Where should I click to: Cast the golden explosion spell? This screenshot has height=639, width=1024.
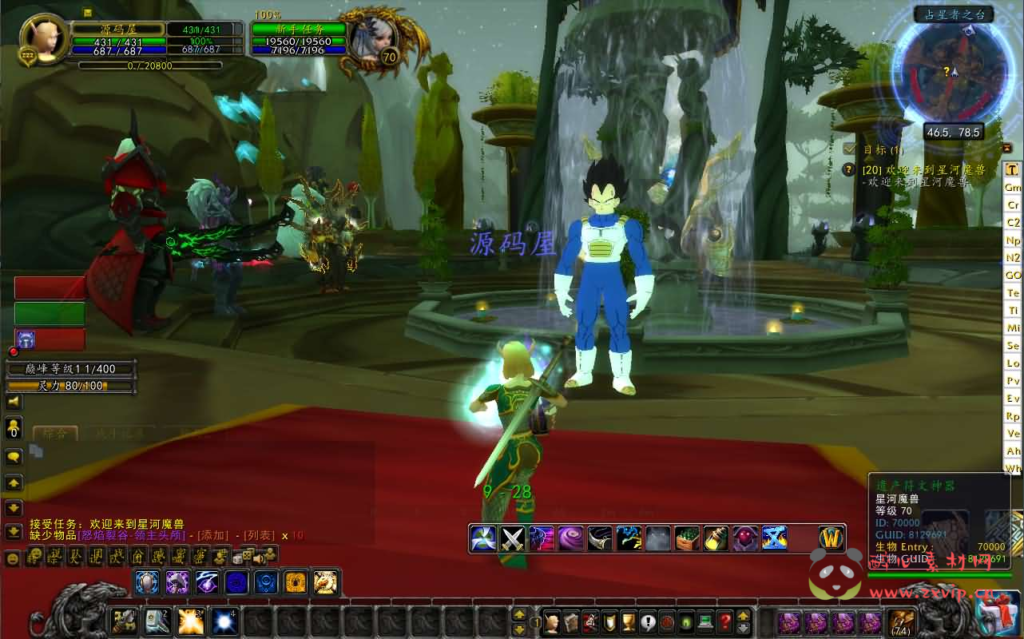point(191,621)
